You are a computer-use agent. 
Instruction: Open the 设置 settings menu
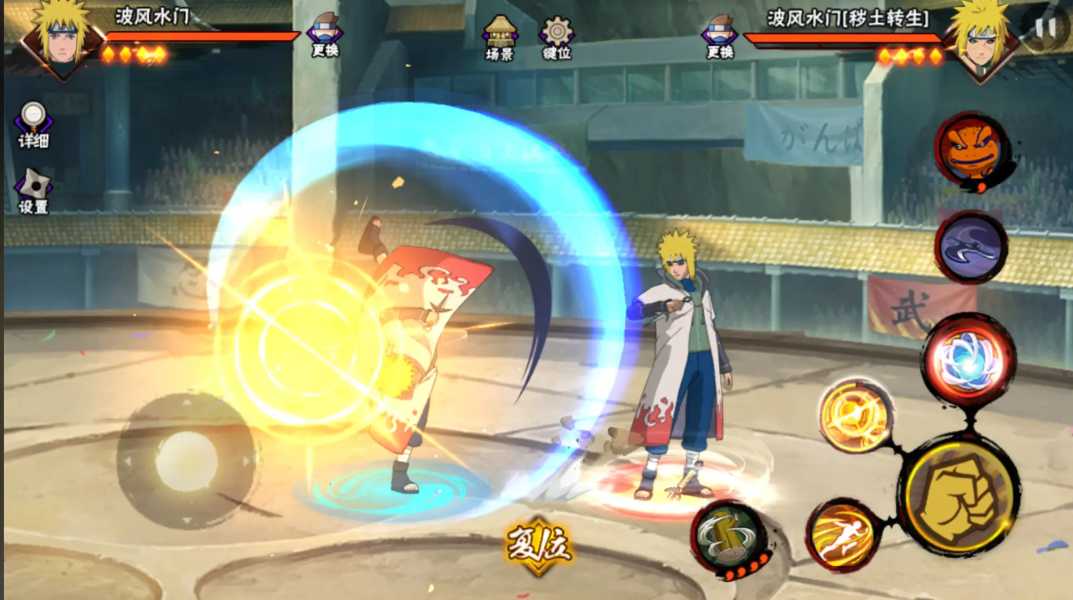click(33, 190)
